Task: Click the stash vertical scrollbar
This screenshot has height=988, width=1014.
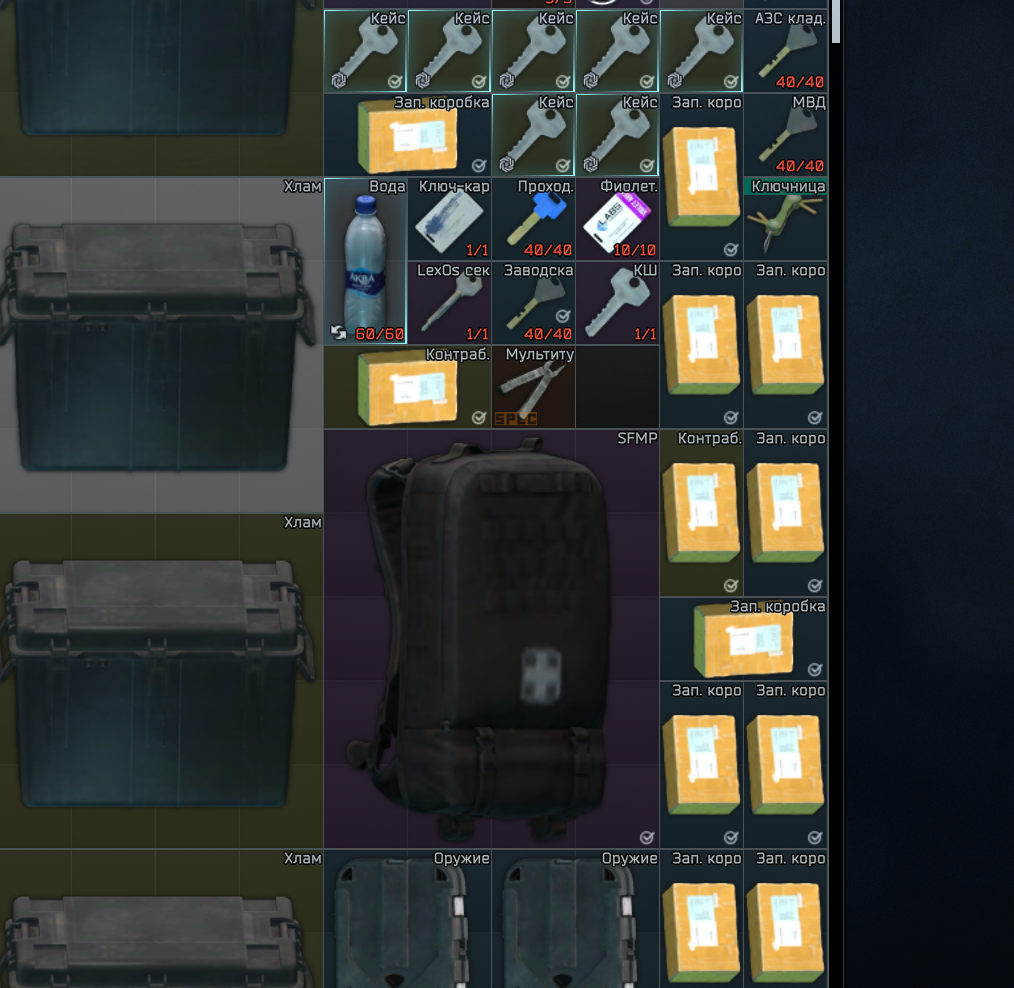Action: tap(837, 20)
